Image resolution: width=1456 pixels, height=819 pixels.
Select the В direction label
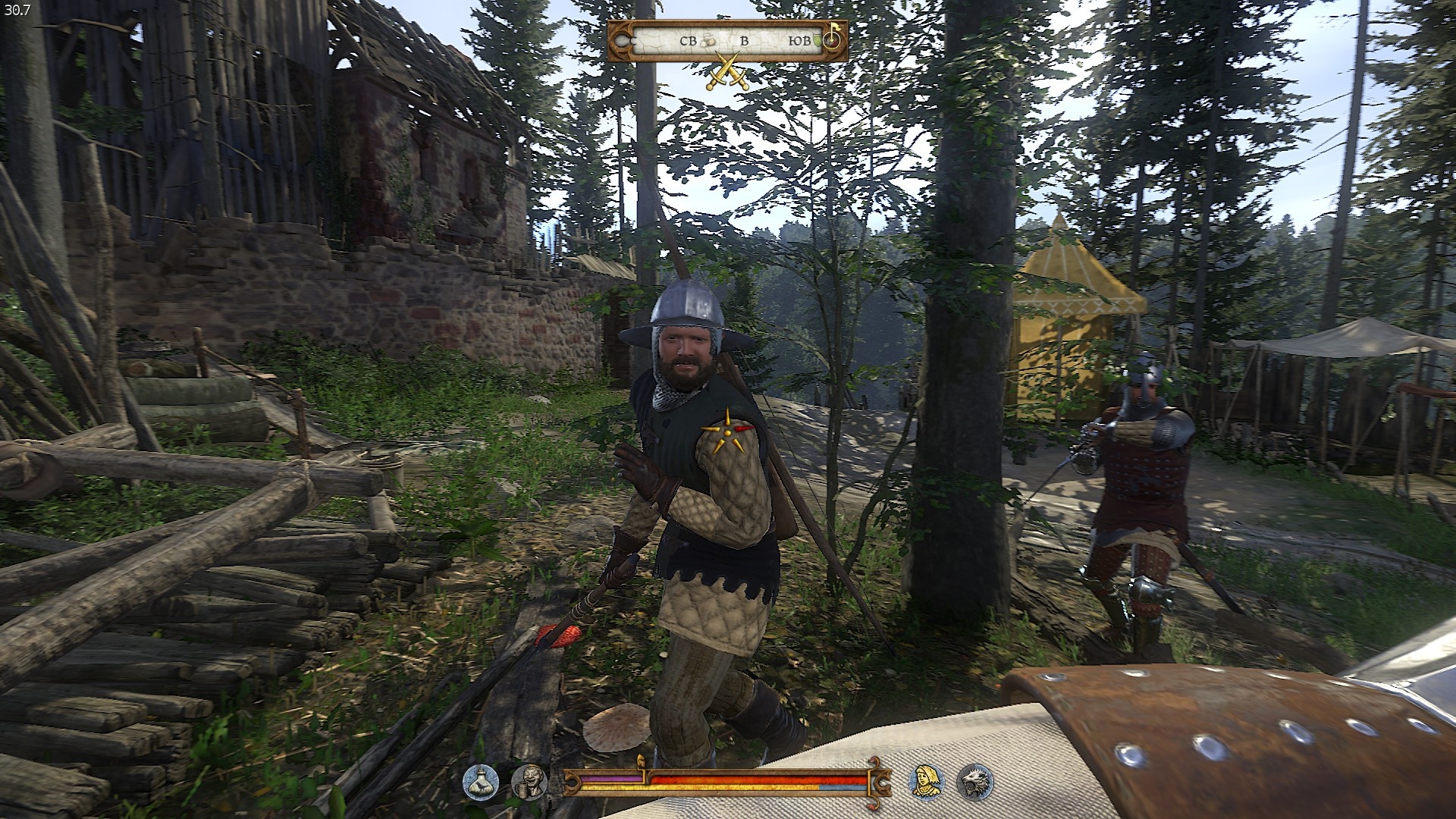pyautogui.click(x=745, y=41)
